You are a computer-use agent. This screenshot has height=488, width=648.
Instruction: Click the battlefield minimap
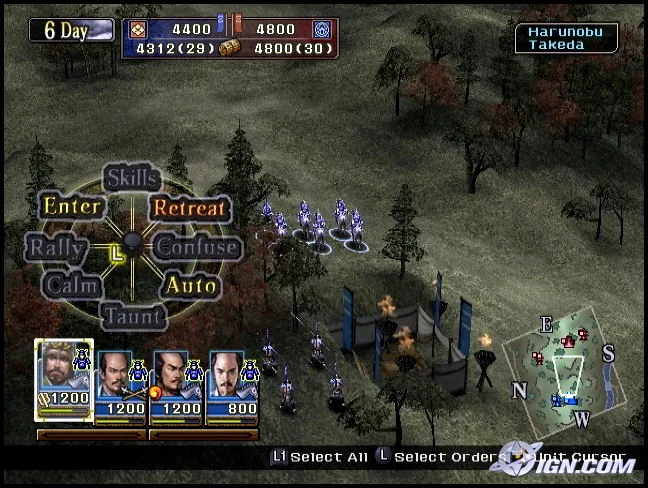[565, 369]
